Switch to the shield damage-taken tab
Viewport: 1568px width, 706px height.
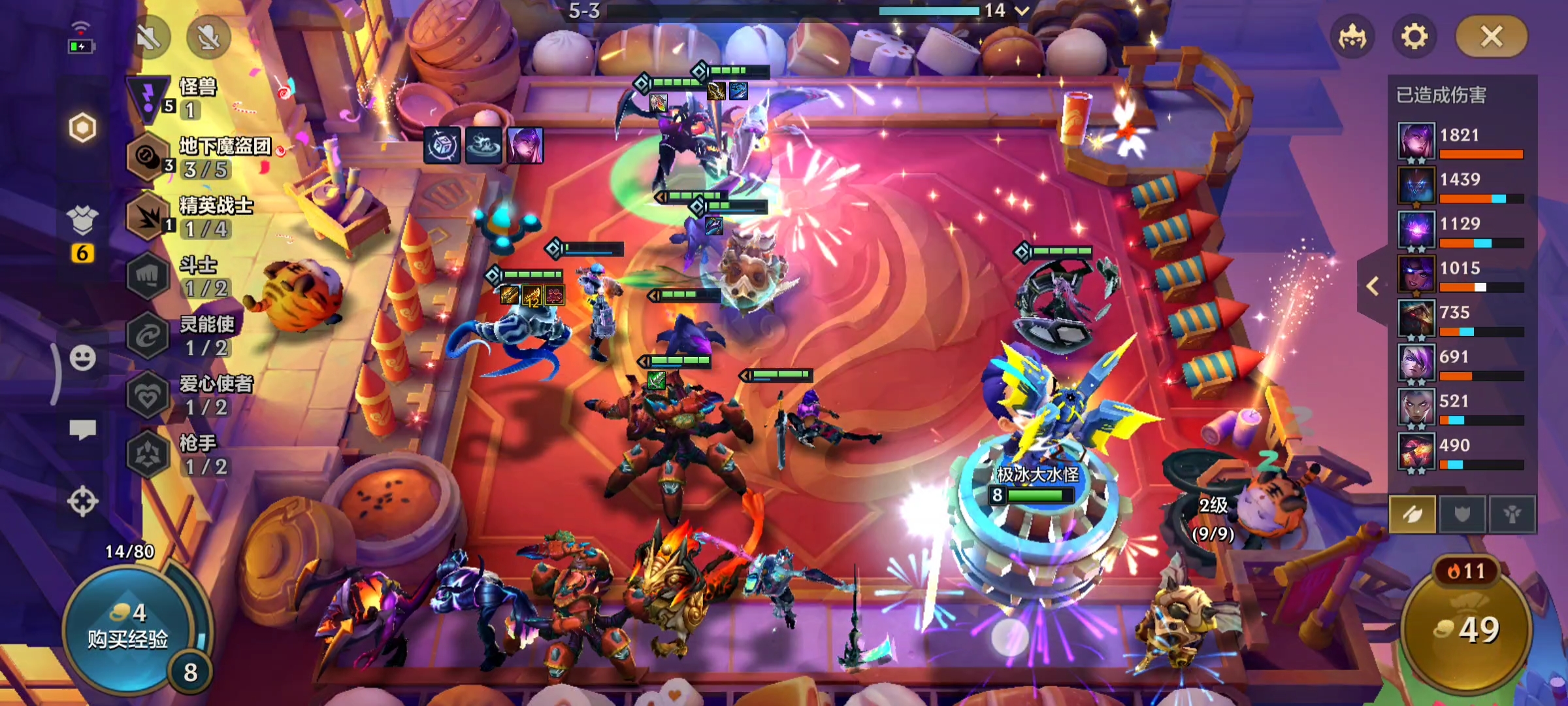tap(1462, 514)
